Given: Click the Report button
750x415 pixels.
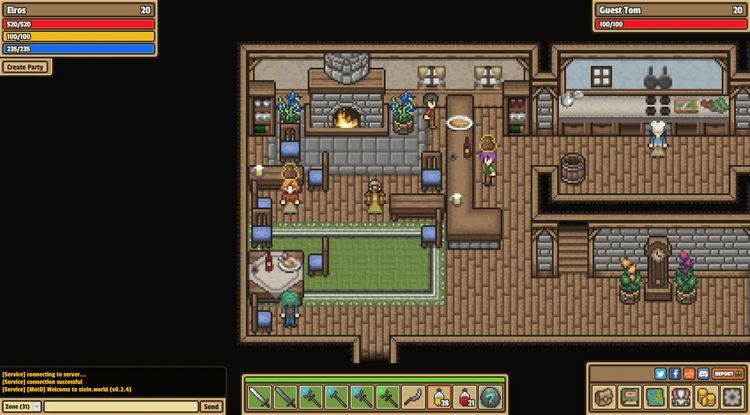Looking at the screenshot, I should tap(726, 373).
